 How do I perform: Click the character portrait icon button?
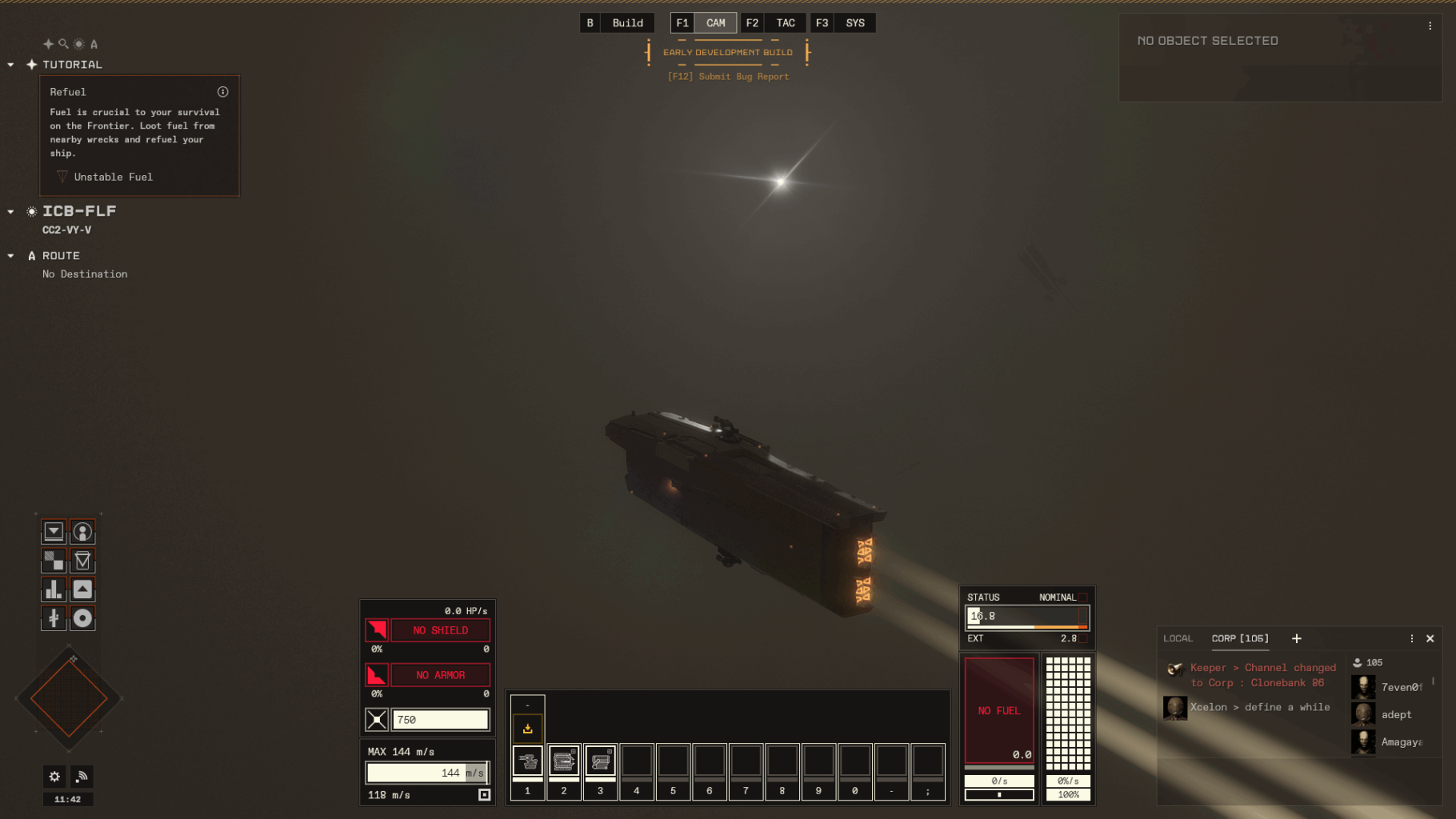tap(82, 532)
